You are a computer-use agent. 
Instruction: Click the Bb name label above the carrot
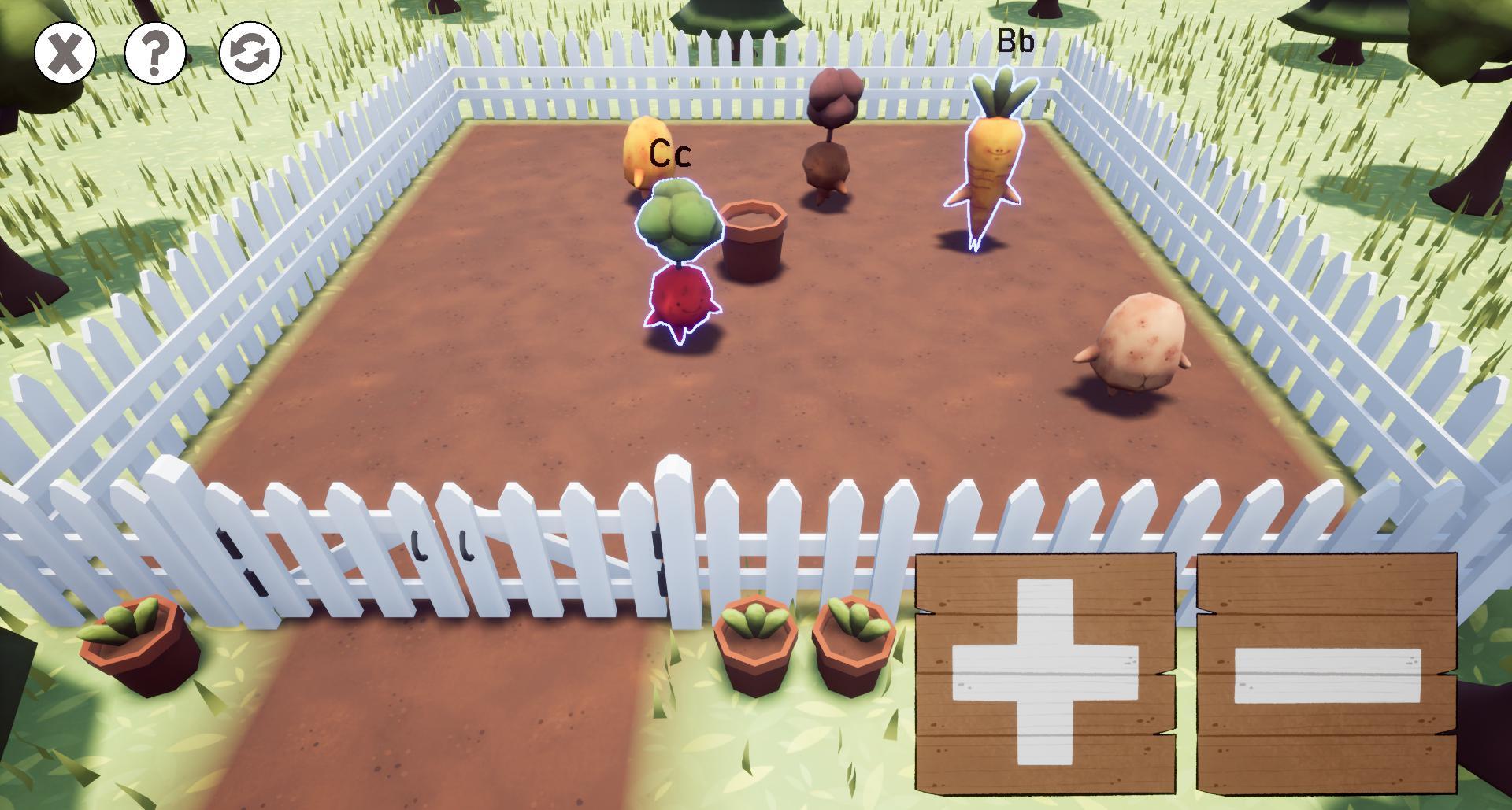(1016, 39)
